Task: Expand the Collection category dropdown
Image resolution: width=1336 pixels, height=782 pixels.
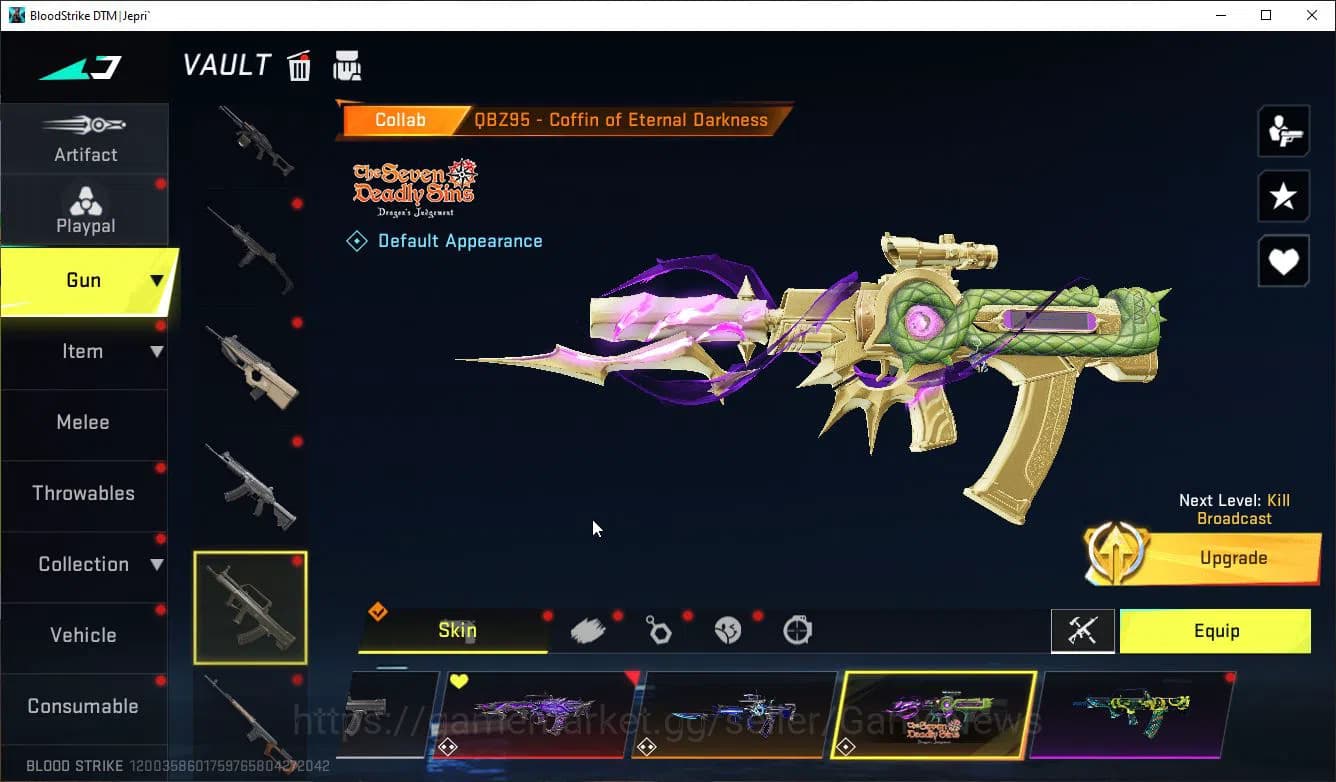Action: [x=157, y=564]
